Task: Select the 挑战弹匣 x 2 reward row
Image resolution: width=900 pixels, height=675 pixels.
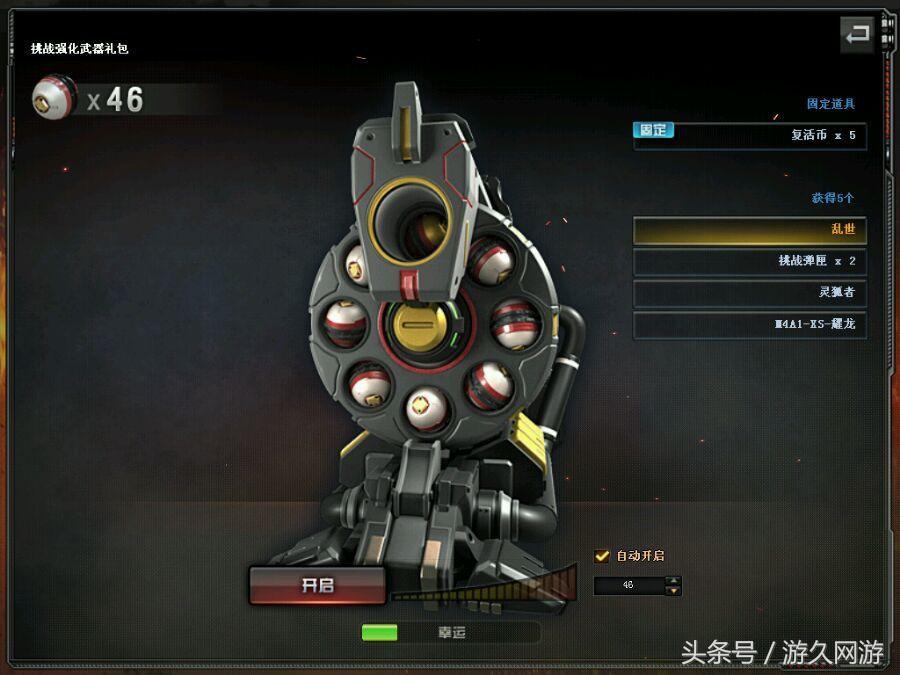Action: [749, 261]
